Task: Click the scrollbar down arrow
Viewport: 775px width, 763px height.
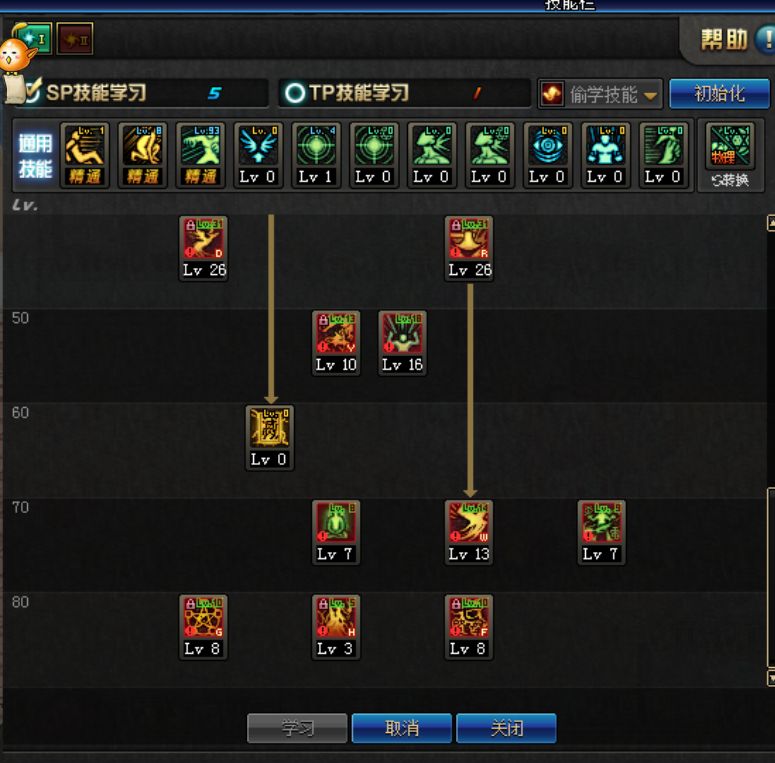Action: (x=770, y=677)
